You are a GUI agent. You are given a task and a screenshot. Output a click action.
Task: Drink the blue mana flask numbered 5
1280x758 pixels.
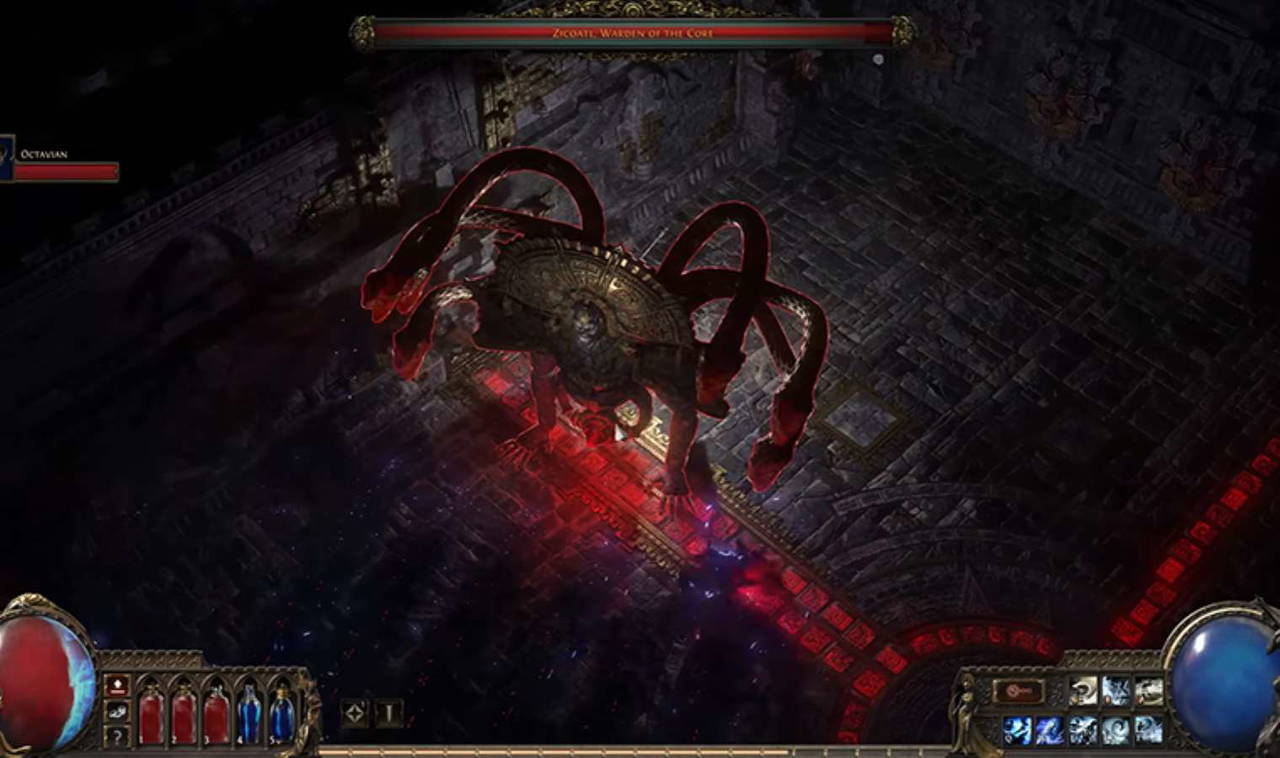(x=282, y=715)
